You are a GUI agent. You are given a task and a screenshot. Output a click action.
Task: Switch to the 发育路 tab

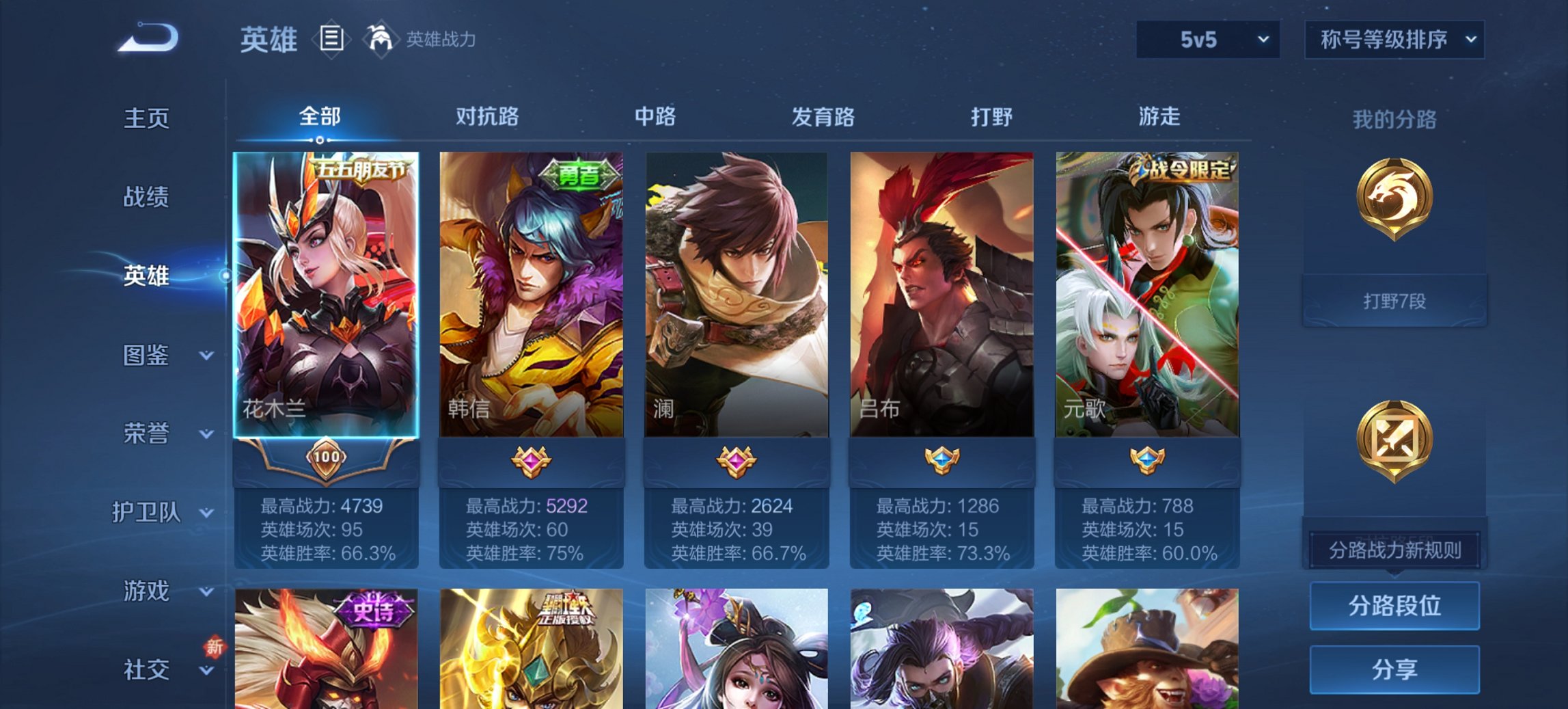coord(820,117)
